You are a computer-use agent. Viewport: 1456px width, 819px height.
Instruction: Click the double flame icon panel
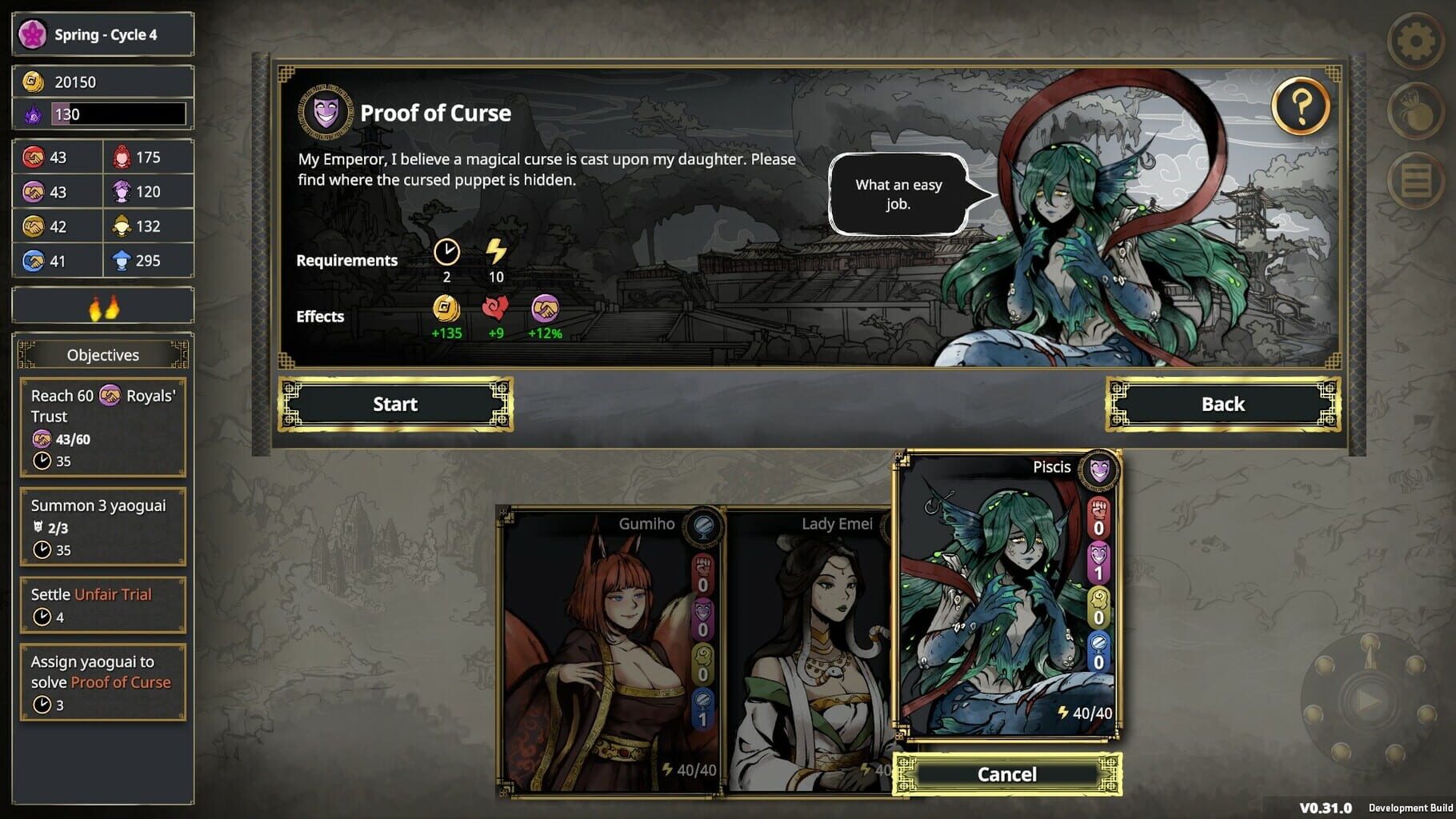[x=102, y=305]
